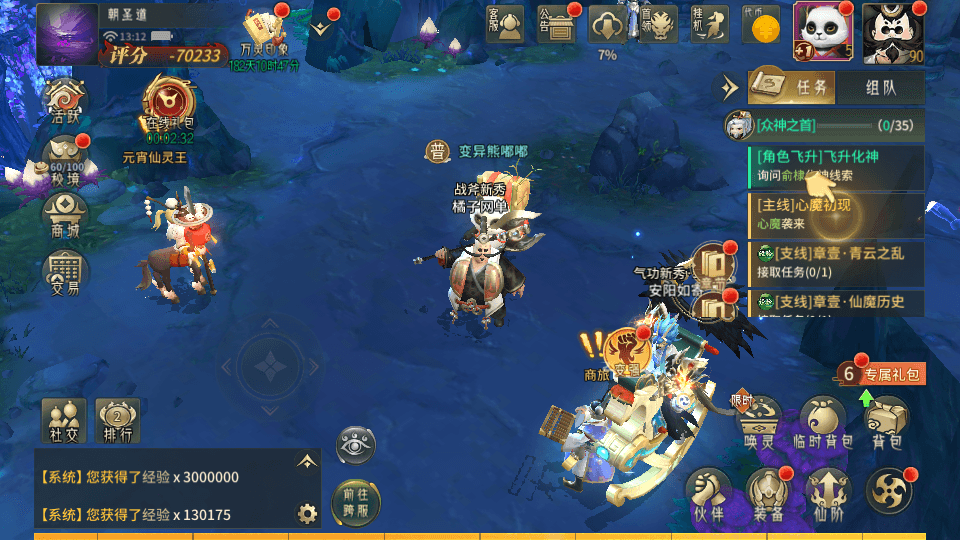Open the 社交 social menu
This screenshot has width=960, height=540.
pos(63,420)
